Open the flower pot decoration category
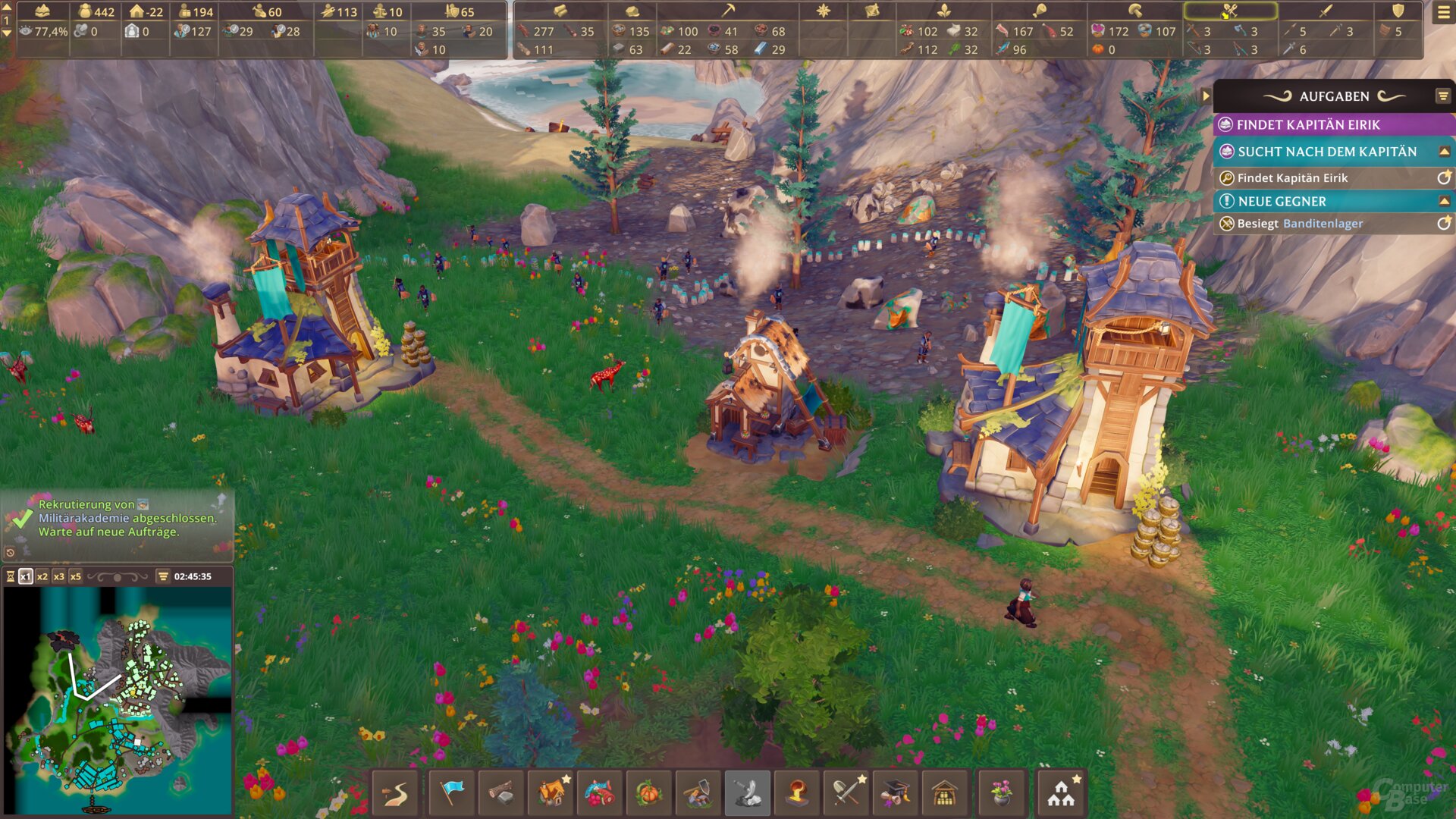 click(x=1002, y=793)
